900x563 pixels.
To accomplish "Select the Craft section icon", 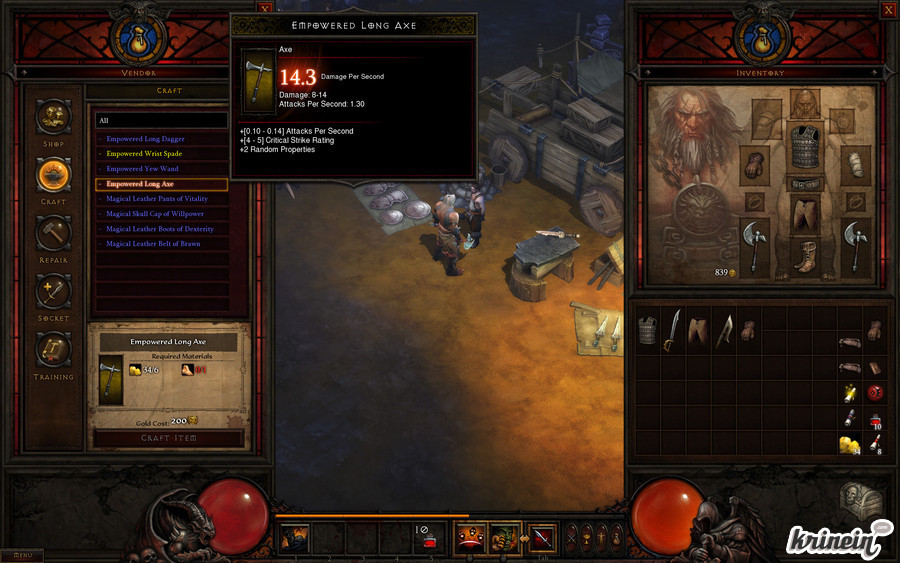I will [53, 175].
